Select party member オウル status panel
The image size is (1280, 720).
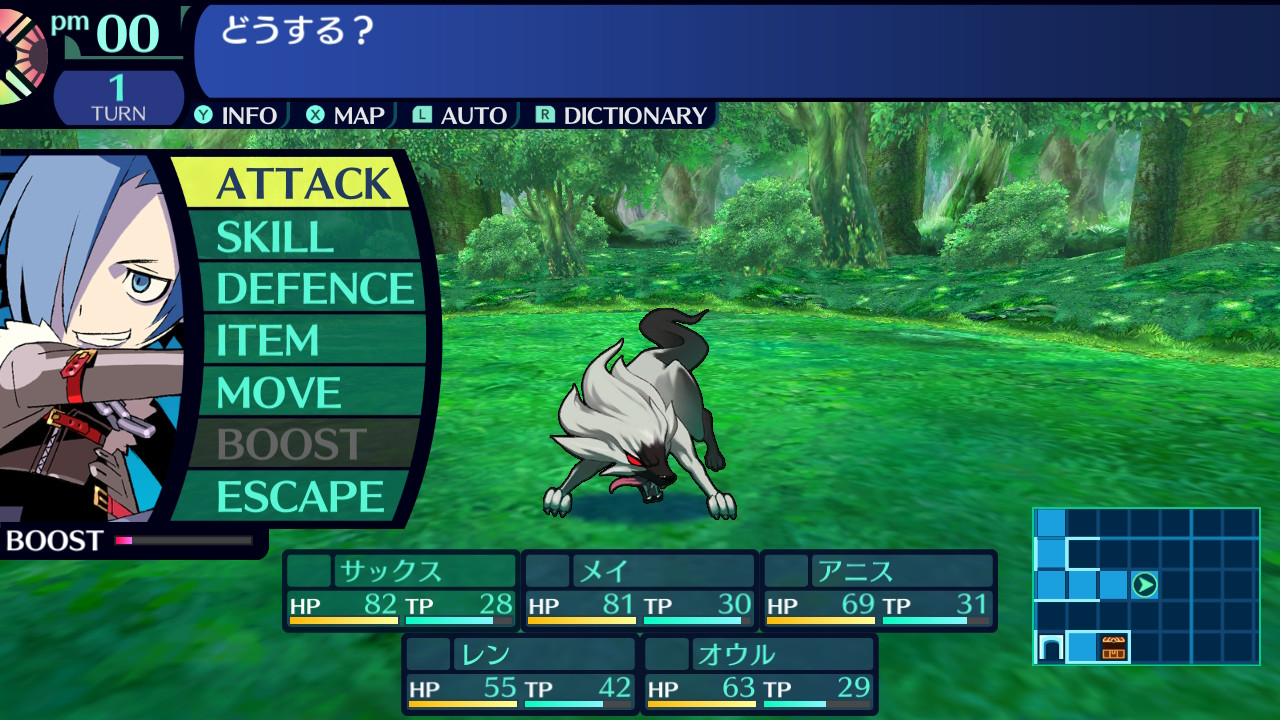pyautogui.click(x=759, y=674)
